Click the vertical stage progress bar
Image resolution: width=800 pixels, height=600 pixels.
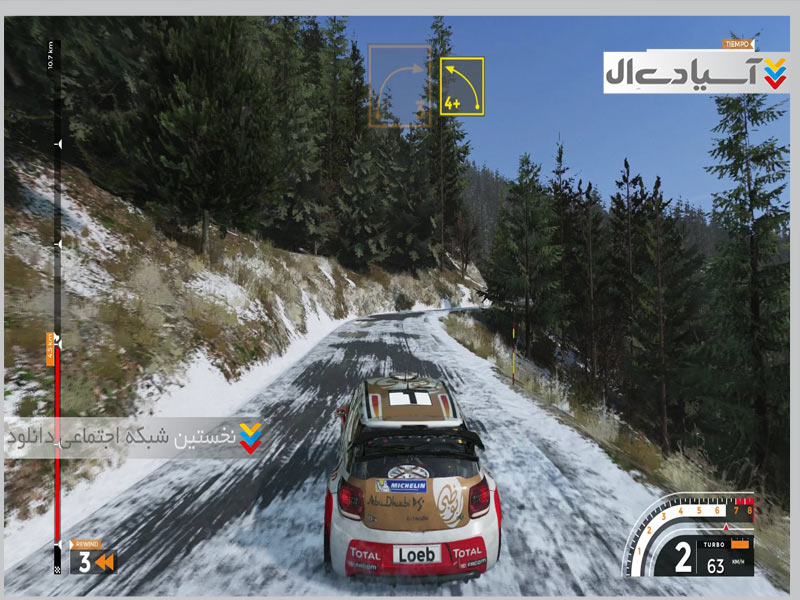tap(57, 300)
